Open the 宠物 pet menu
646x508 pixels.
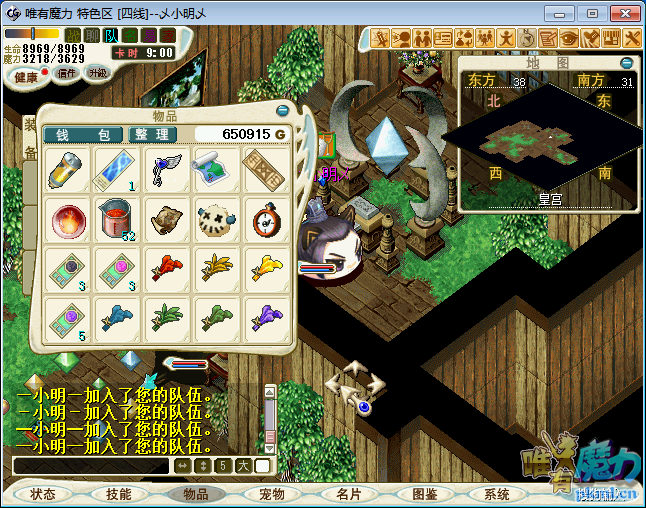pos(272,494)
